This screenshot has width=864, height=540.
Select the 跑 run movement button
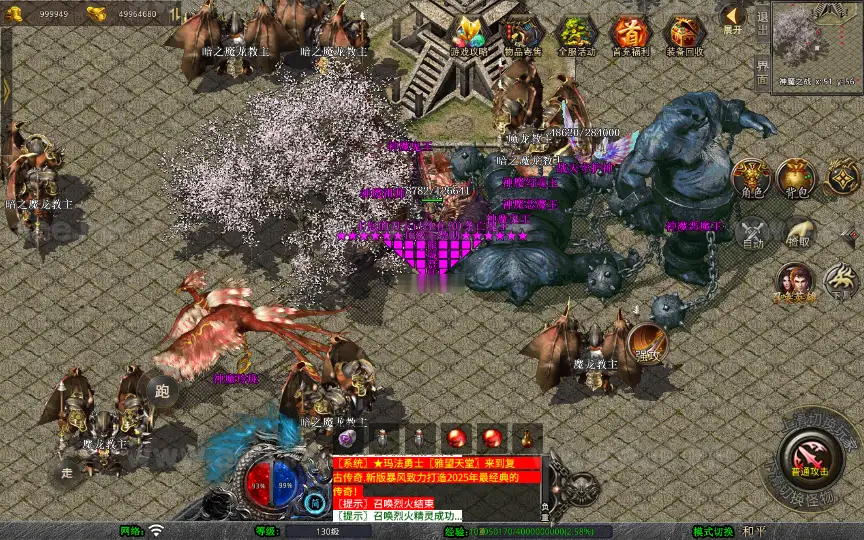(163, 391)
